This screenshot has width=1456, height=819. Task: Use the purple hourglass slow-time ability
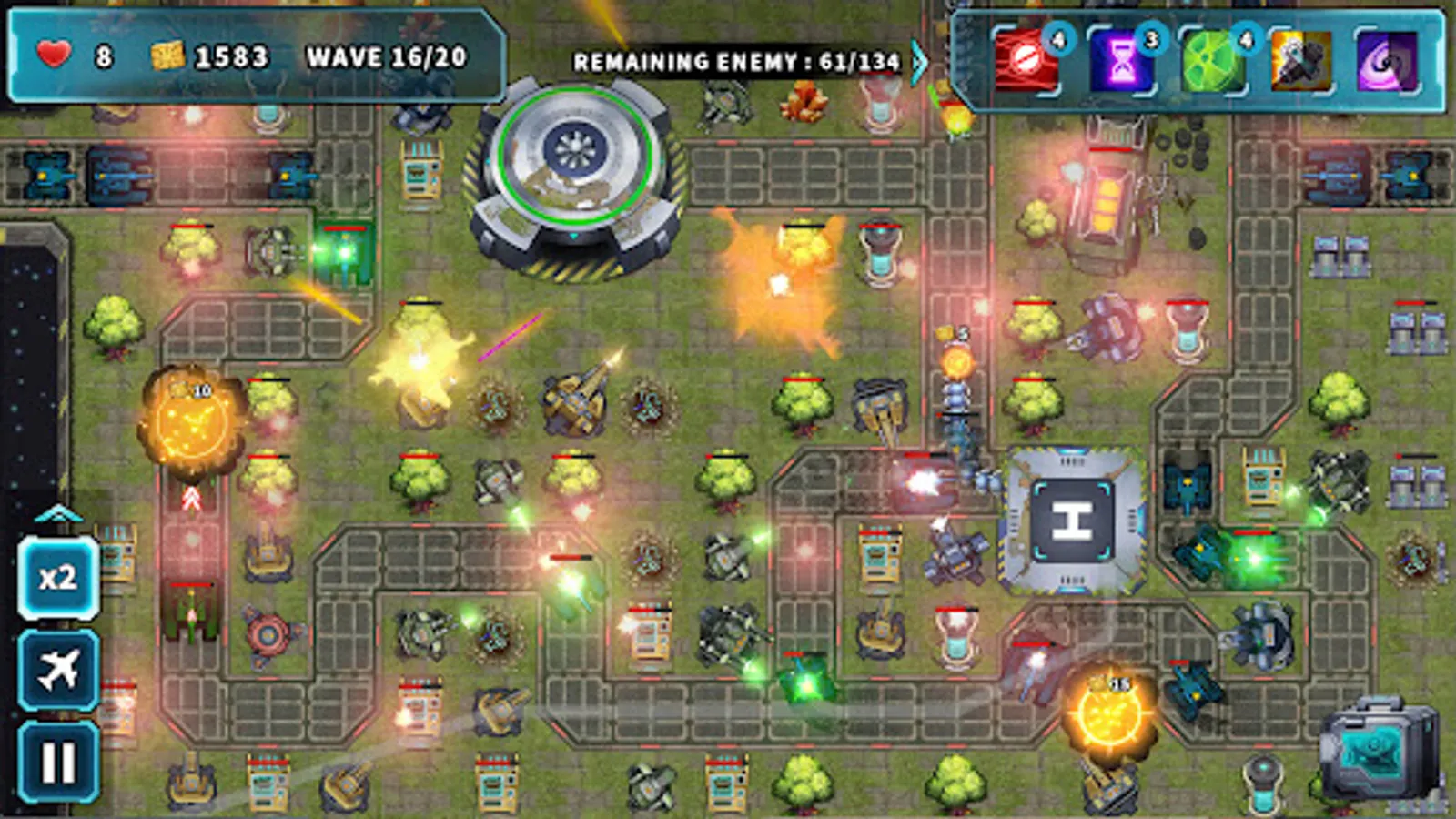coord(1122,62)
